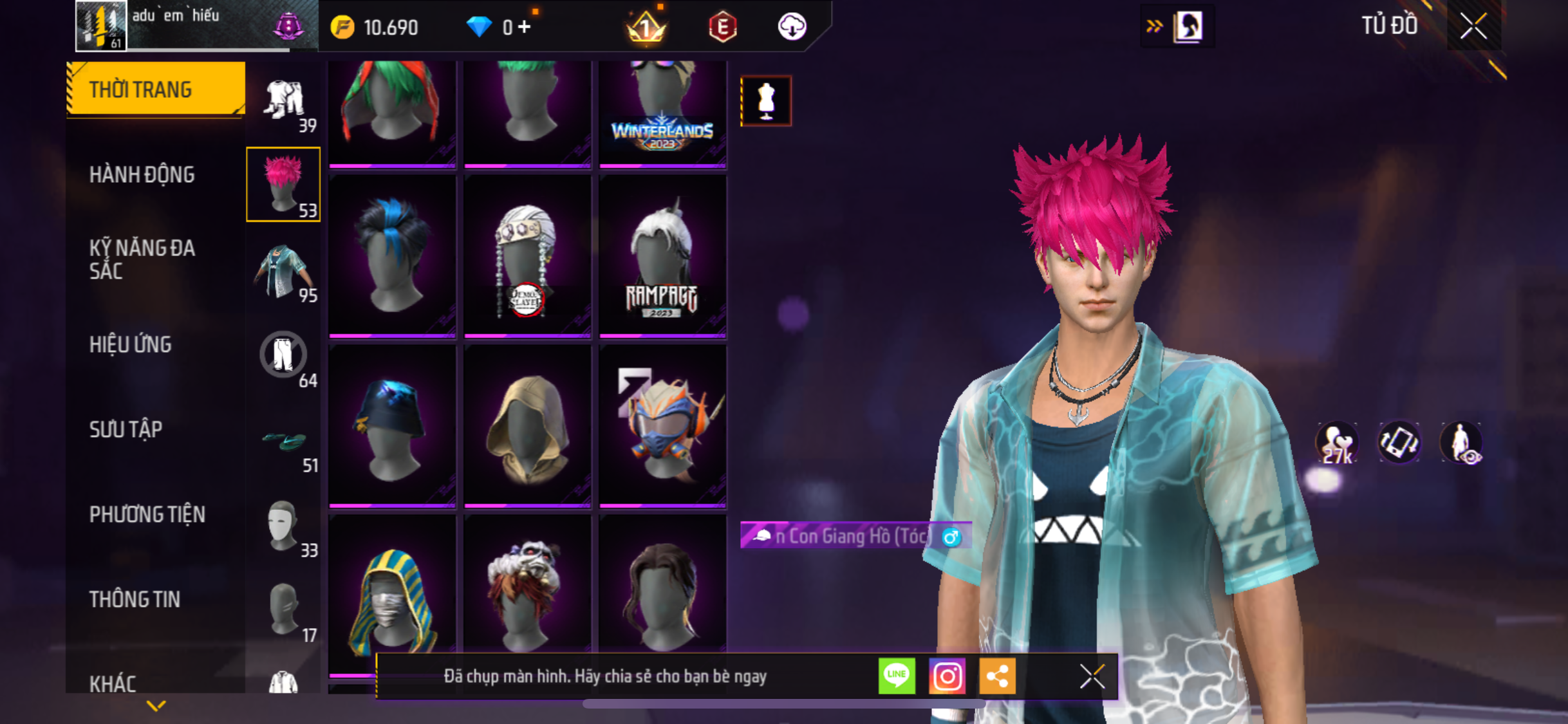Equip the Rampage 2023 white hair
This screenshot has height=724, width=1568.
[x=662, y=256]
